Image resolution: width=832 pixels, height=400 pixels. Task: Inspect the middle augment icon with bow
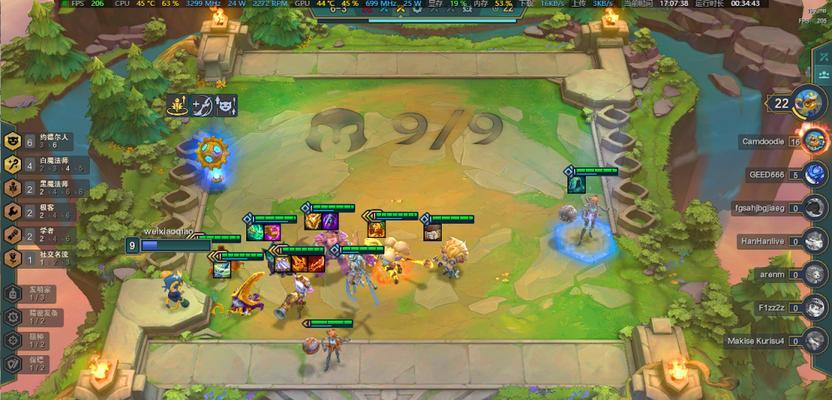click(203, 104)
